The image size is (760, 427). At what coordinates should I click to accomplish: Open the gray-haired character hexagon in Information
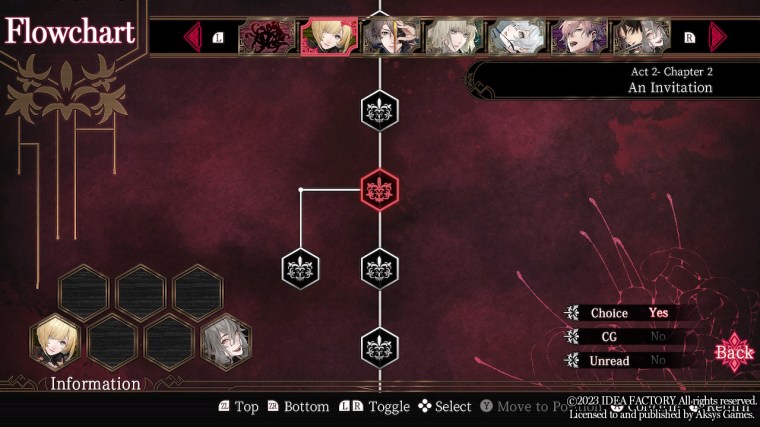[x=226, y=343]
